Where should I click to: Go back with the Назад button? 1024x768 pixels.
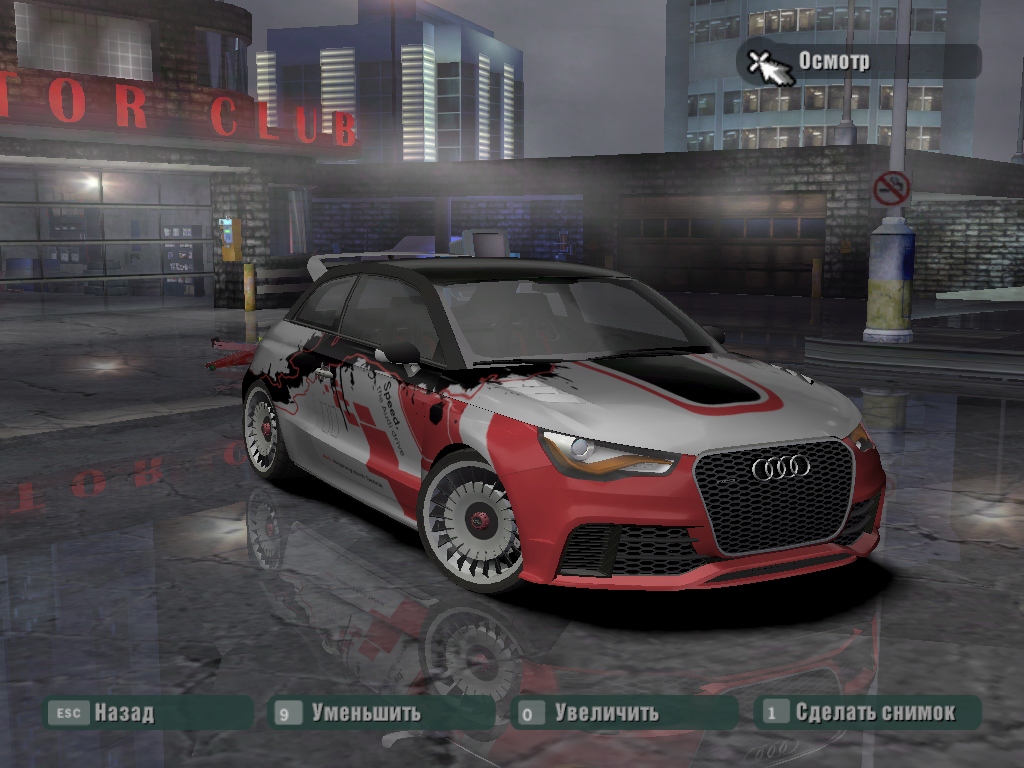click(123, 713)
